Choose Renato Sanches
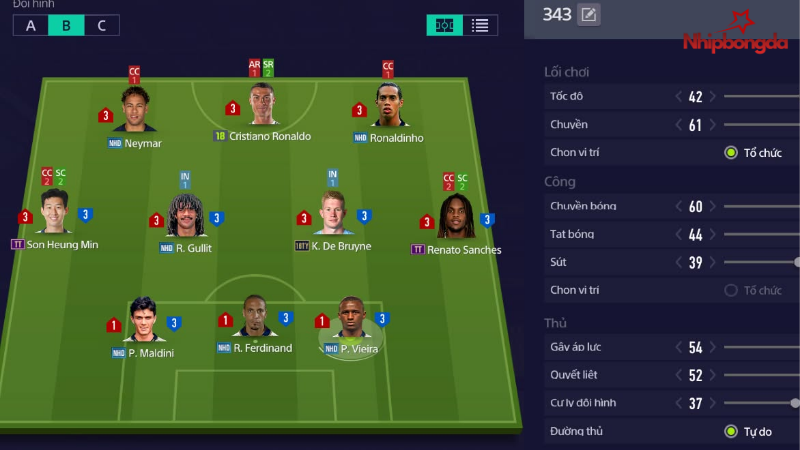Screen dimensions: 800x450 pyautogui.click(x=455, y=216)
